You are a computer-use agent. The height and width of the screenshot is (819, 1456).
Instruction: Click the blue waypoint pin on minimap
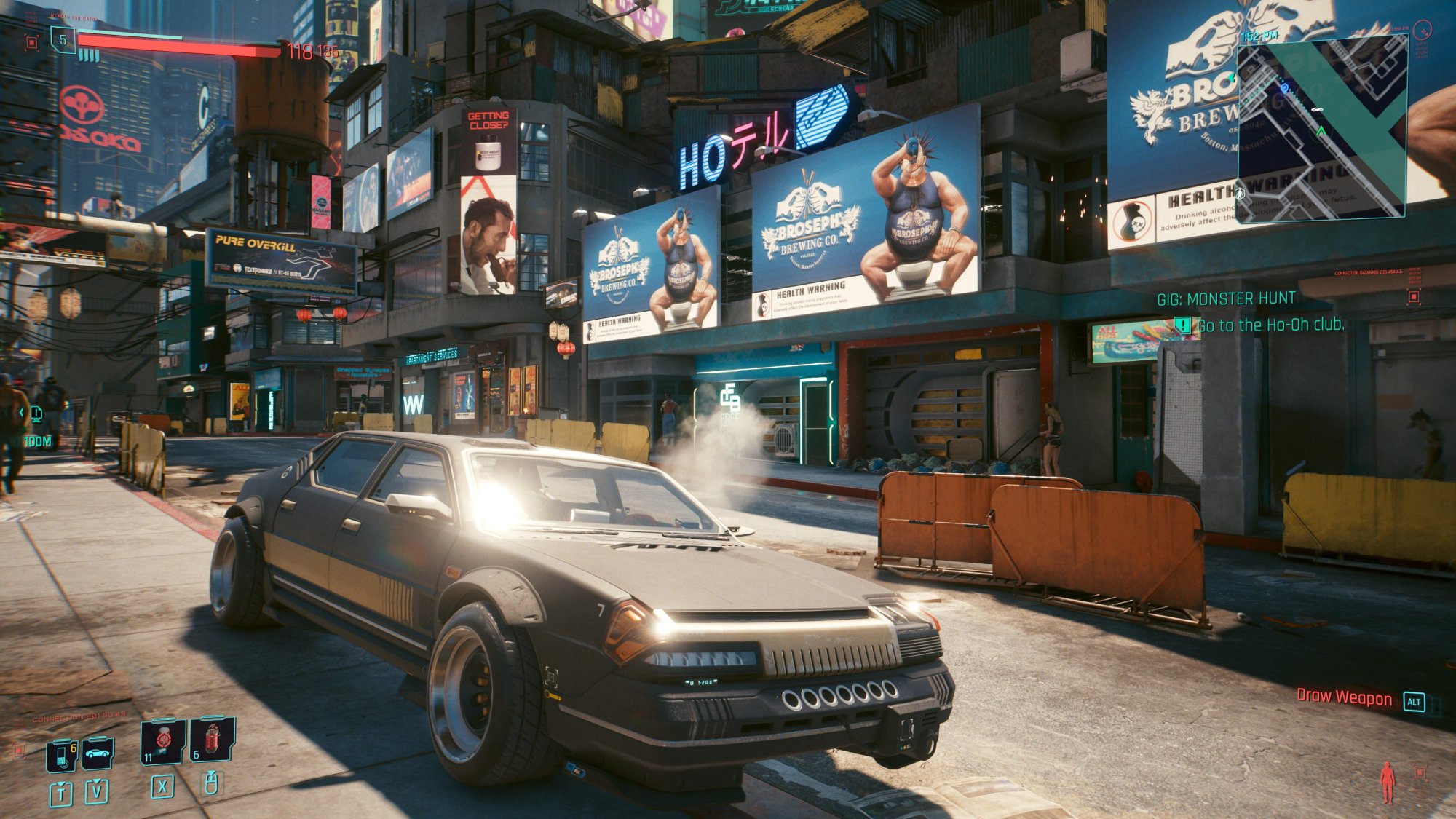pos(1285,88)
